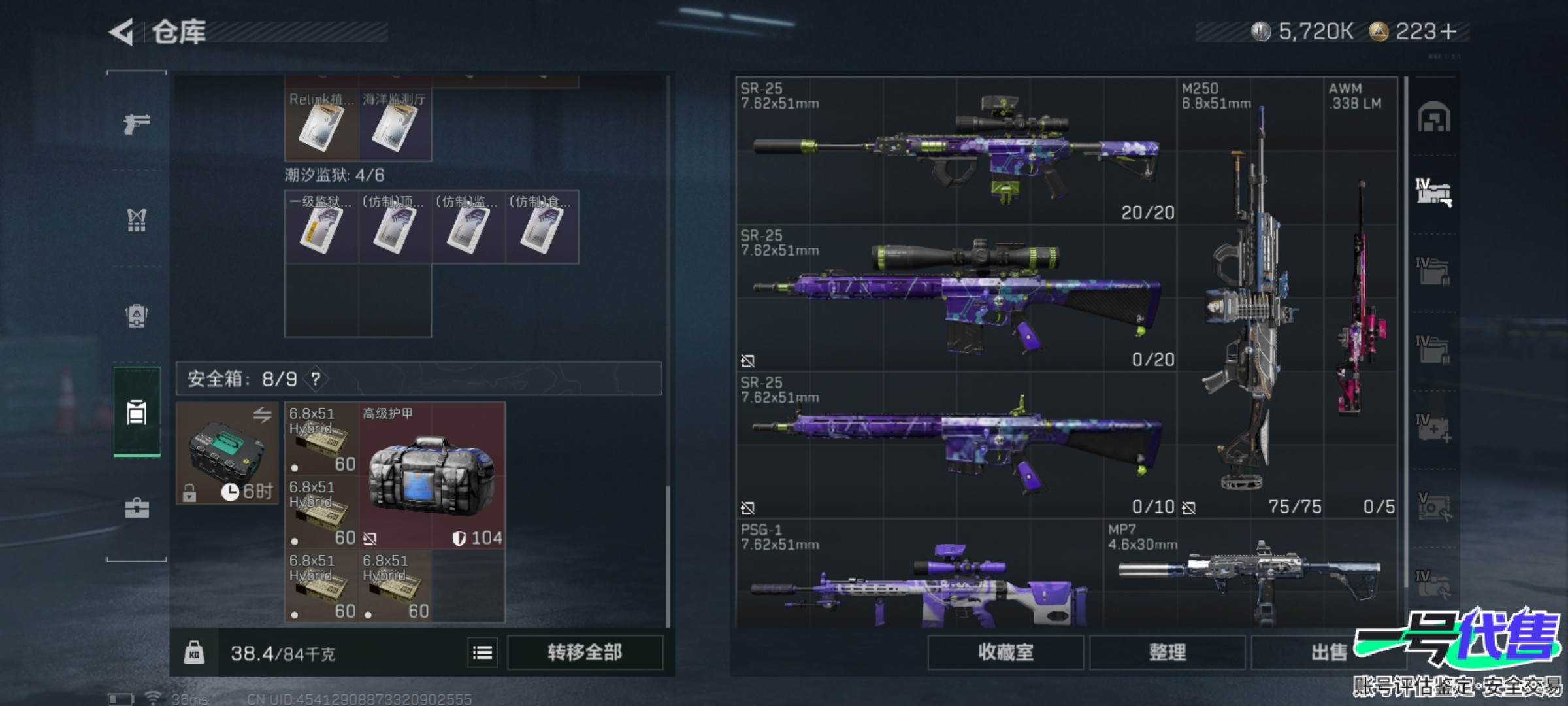Open the safe box container slot
The image size is (1568, 706).
pyautogui.click(x=227, y=453)
